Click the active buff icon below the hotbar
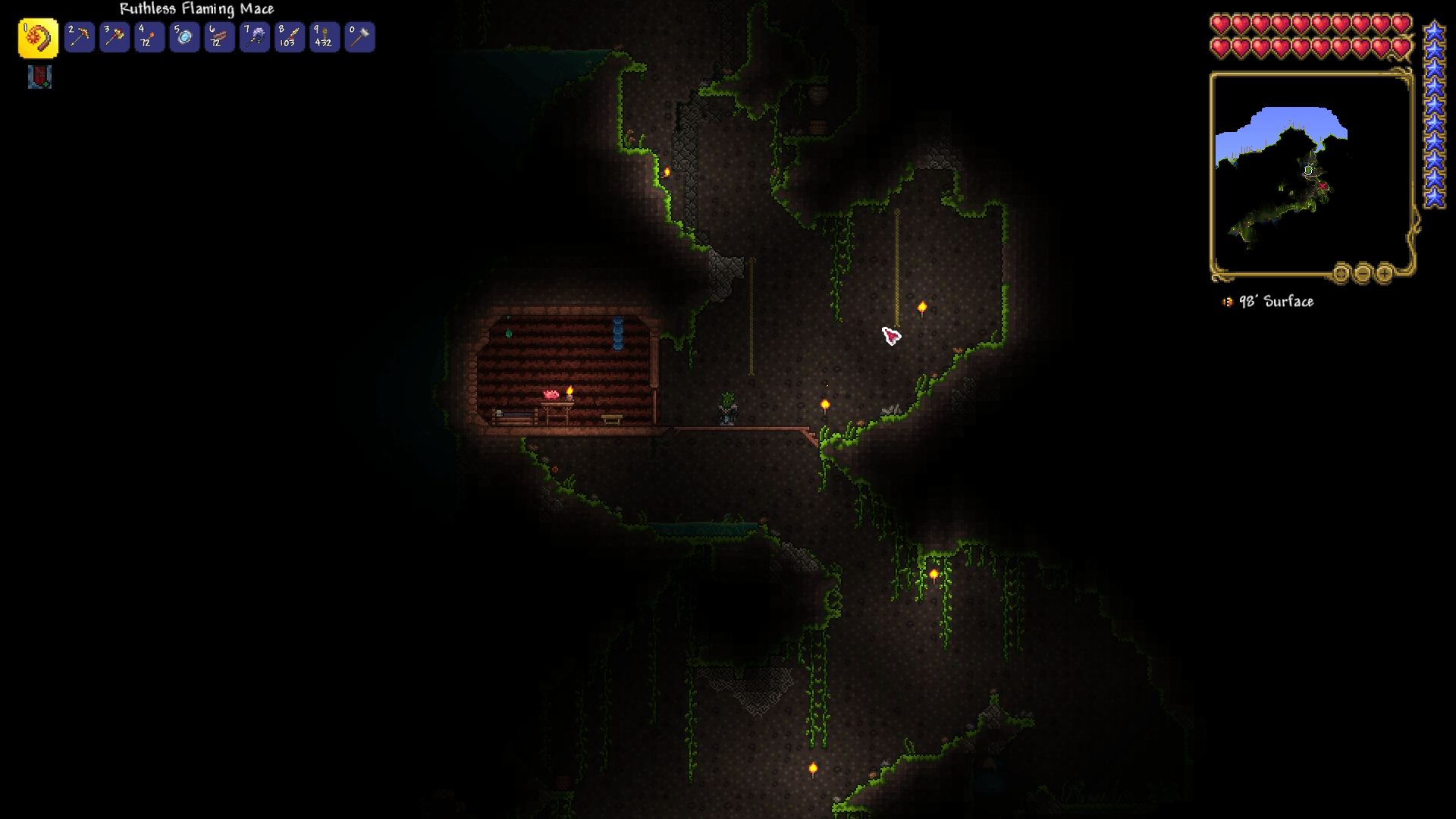This screenshot has height=819, width=1456. tap(40, 77)
